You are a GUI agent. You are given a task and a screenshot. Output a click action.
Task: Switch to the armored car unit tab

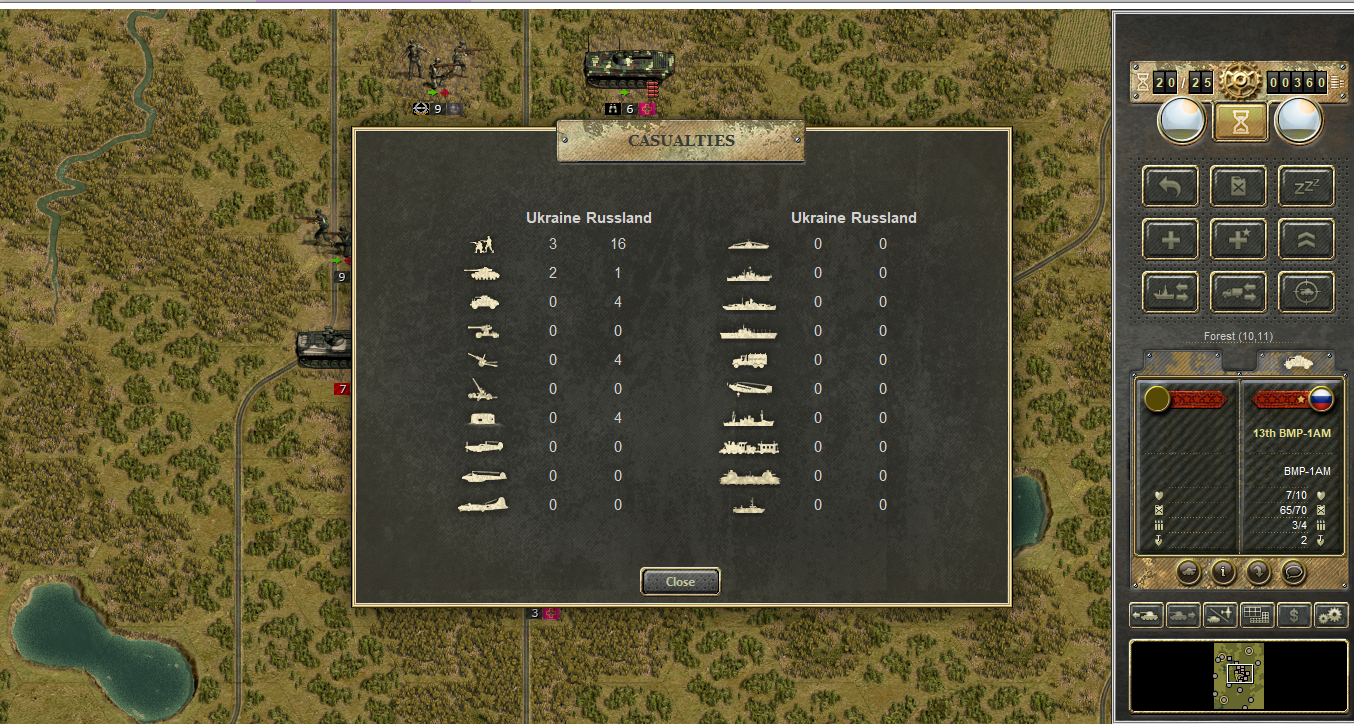[1294, 362]
